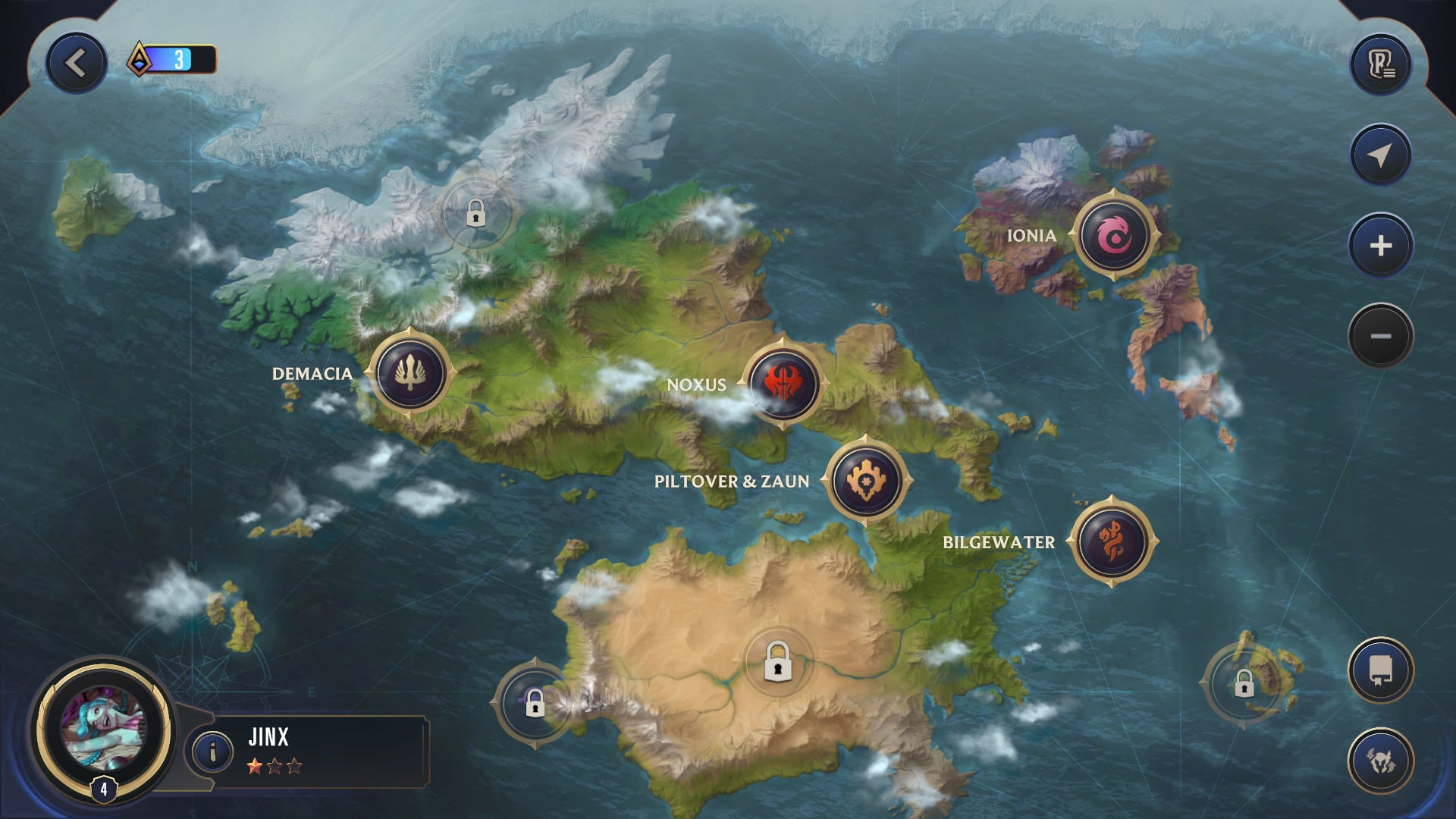The width and height of the screenshot is (1456, 819).
Task: Open the Bilgewater region node
Action: coord(1112,541)
